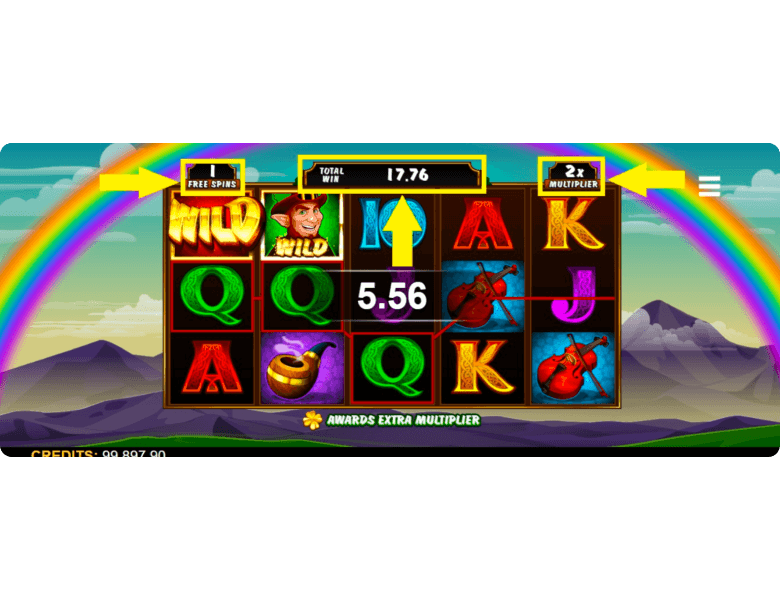Open the hamburger menu icon
The height and width of the screenshot is (600, 780).
pyautogui.click(x=709, y=186)
